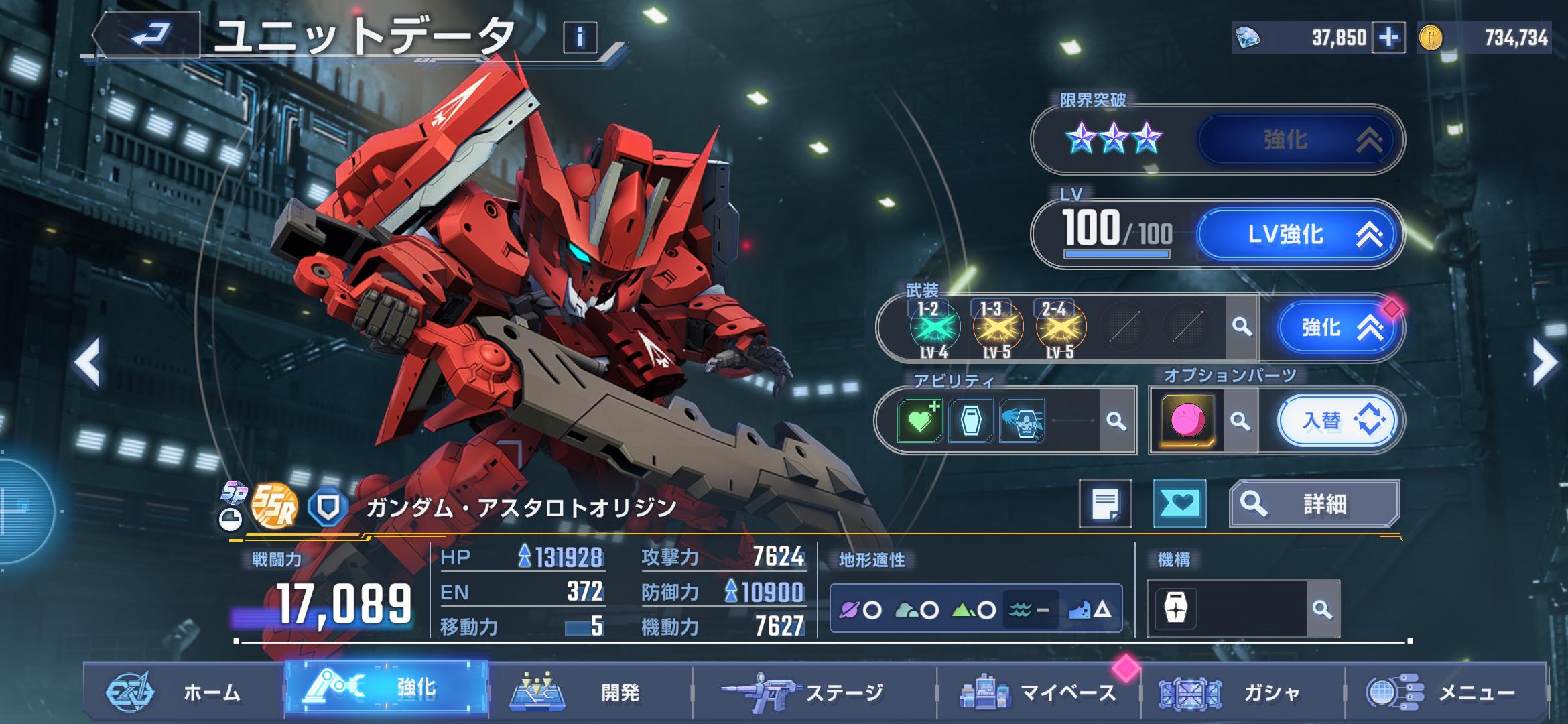This screenshot has height=724, width=1568.
Task: Switch to the 開発 development tab
Action: [x=590, y=692]
